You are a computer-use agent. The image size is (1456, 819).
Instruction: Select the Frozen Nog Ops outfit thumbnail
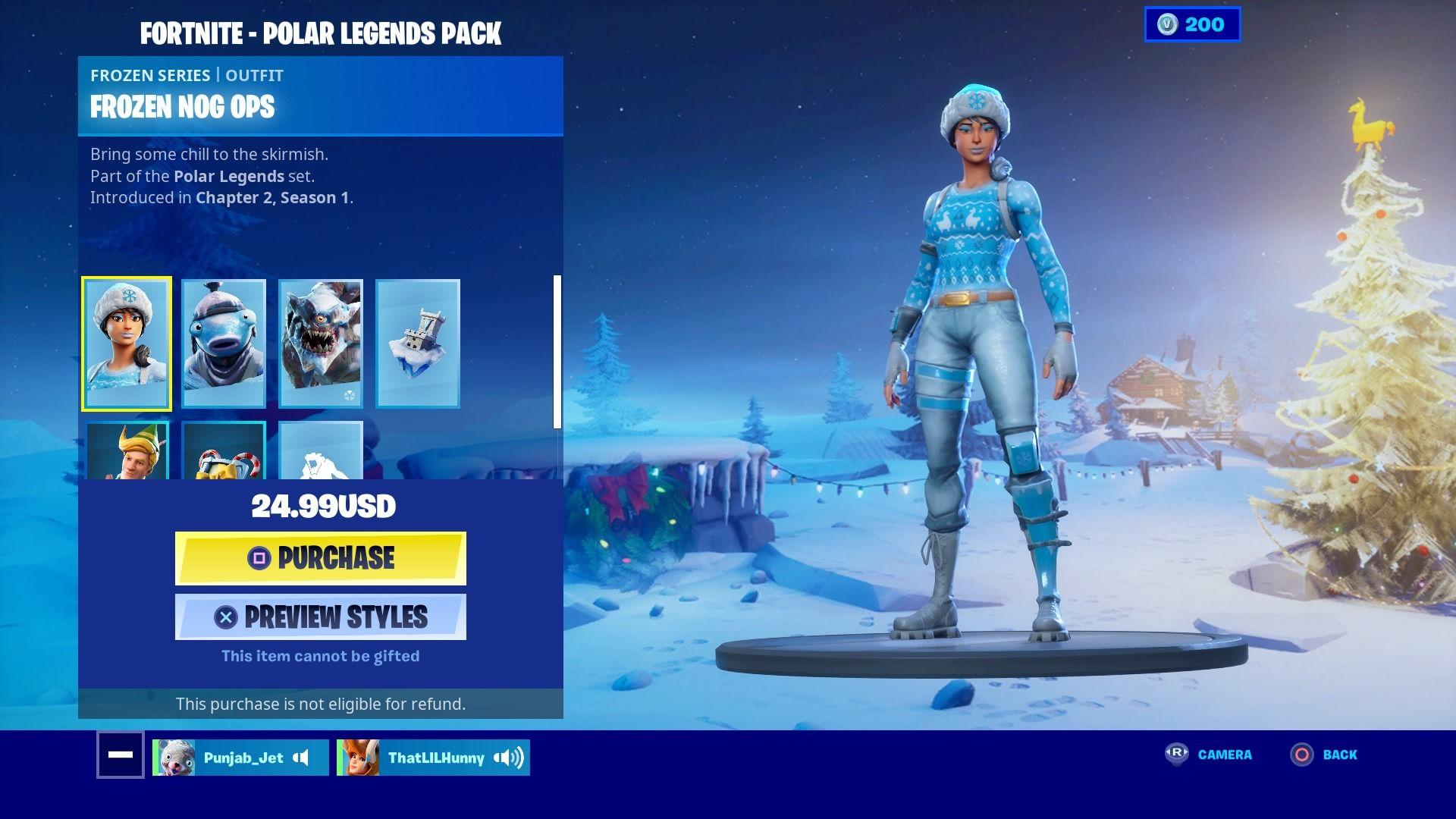pyautogui.click(x=126, y=343)
